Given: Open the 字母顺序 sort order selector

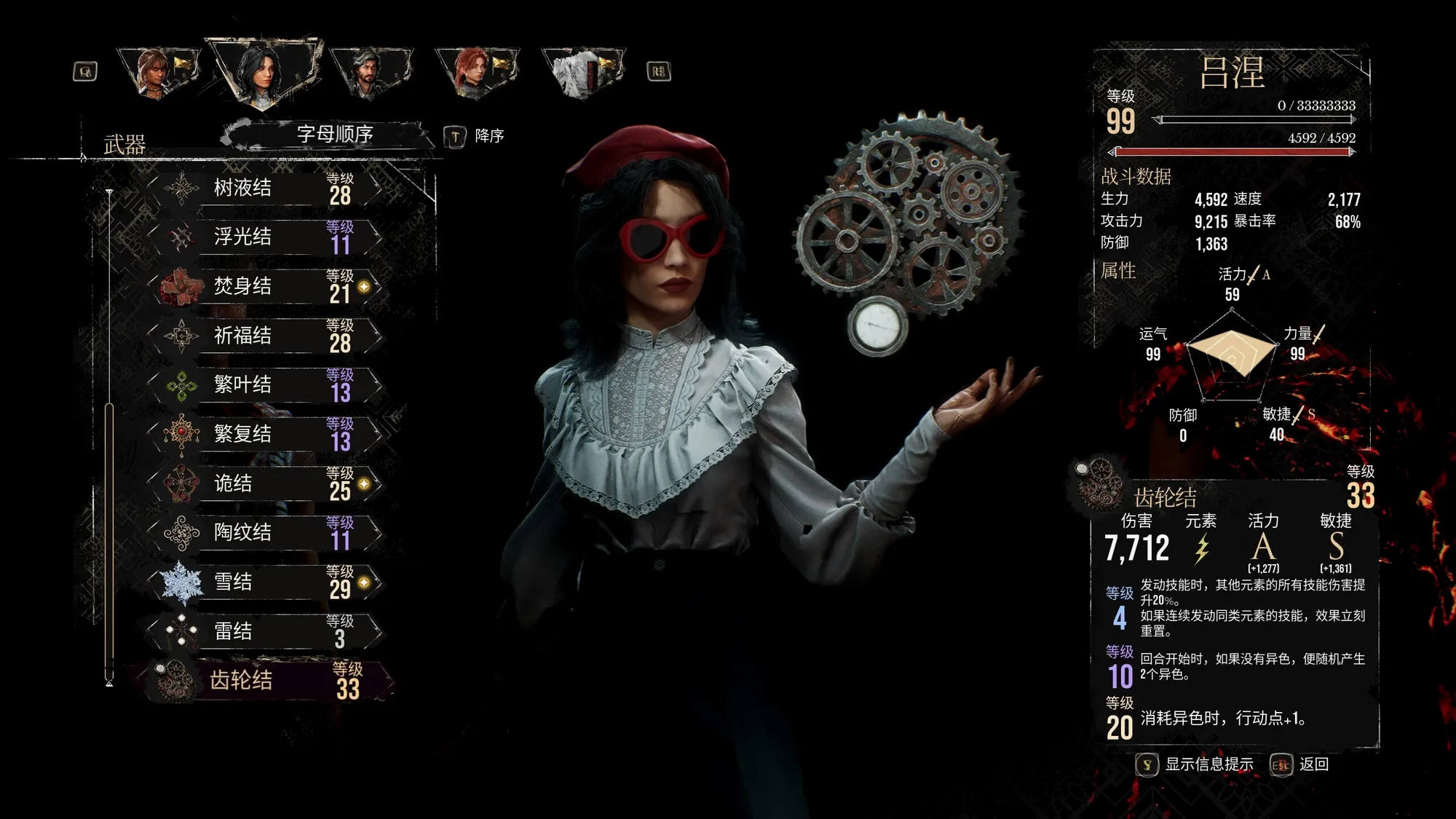Looking at the screenshot, I should (334, 135).
